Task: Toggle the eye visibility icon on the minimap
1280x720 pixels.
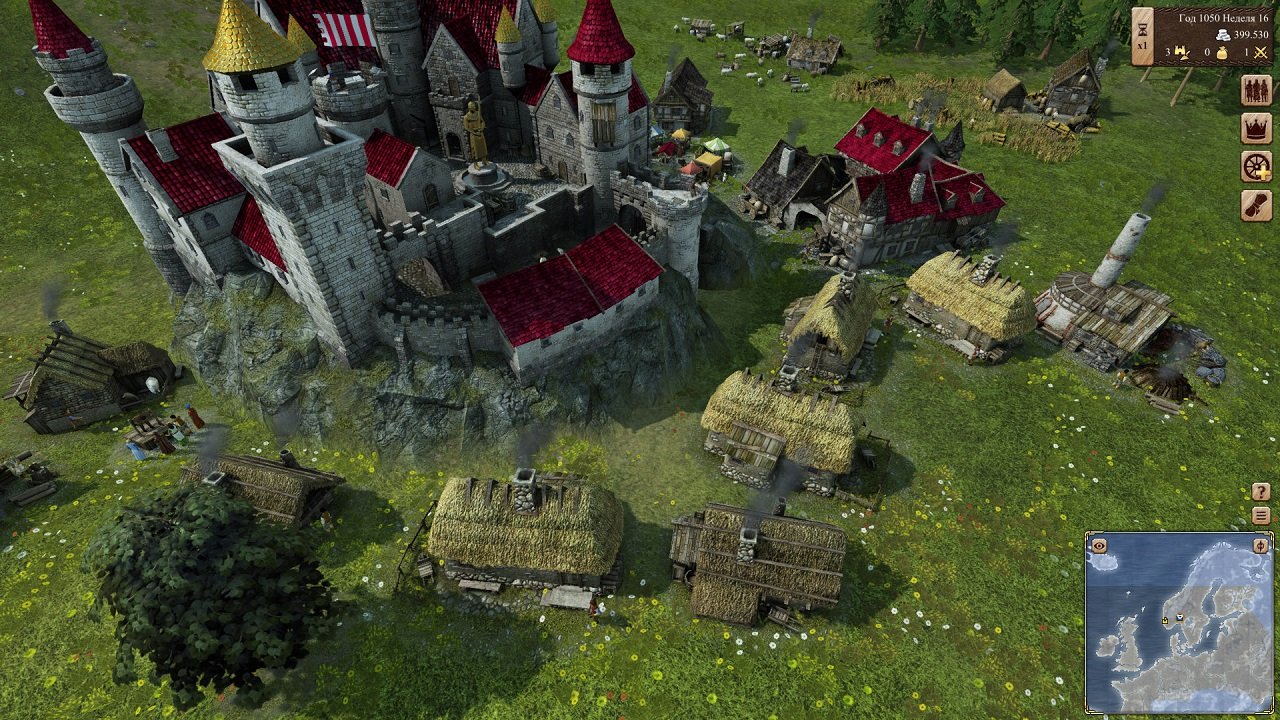Action: pos(1099,546)
